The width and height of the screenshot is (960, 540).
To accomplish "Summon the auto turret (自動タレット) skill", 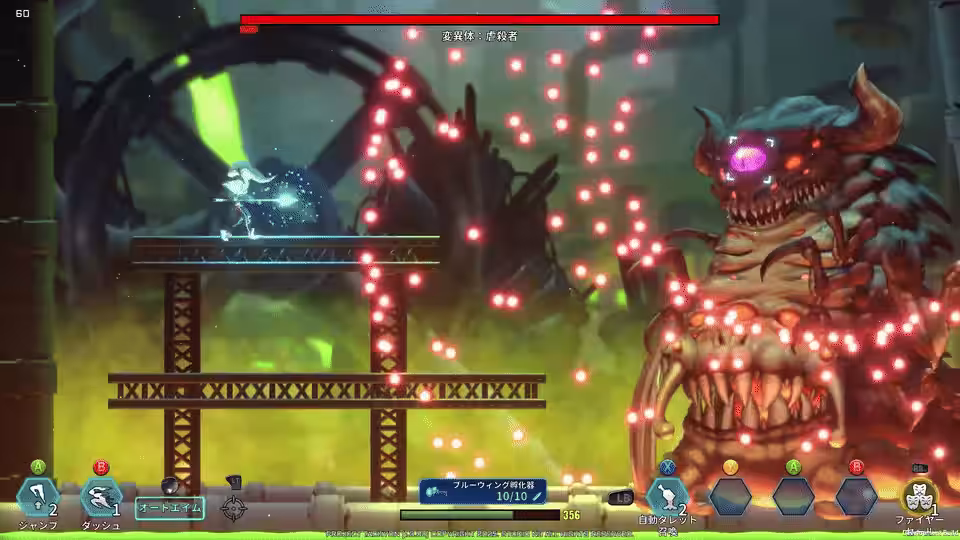I will (667, 496).
